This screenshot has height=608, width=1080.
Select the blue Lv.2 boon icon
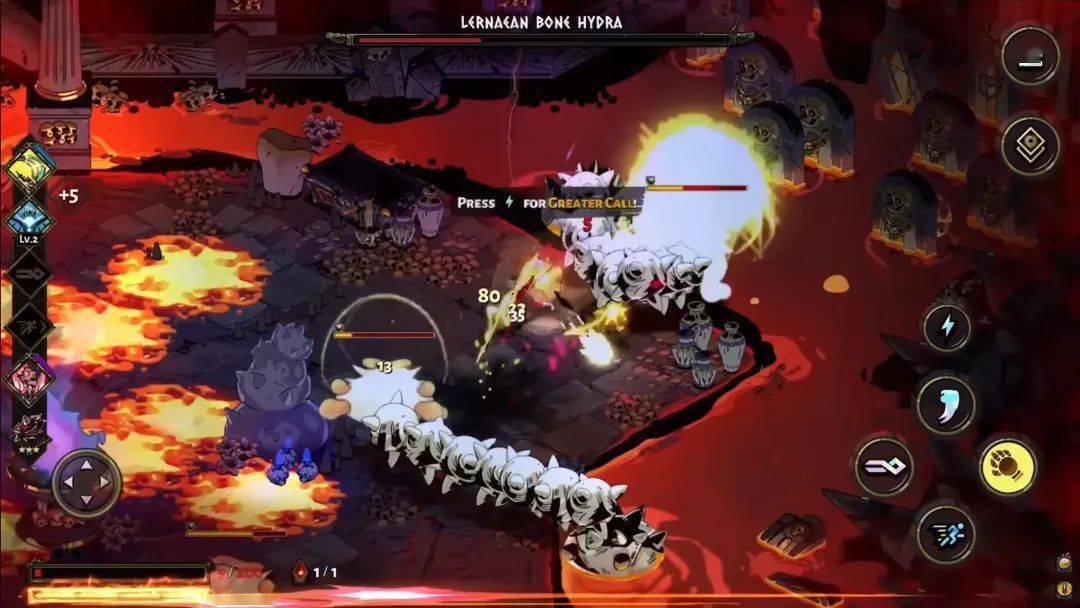click(29, 218)
